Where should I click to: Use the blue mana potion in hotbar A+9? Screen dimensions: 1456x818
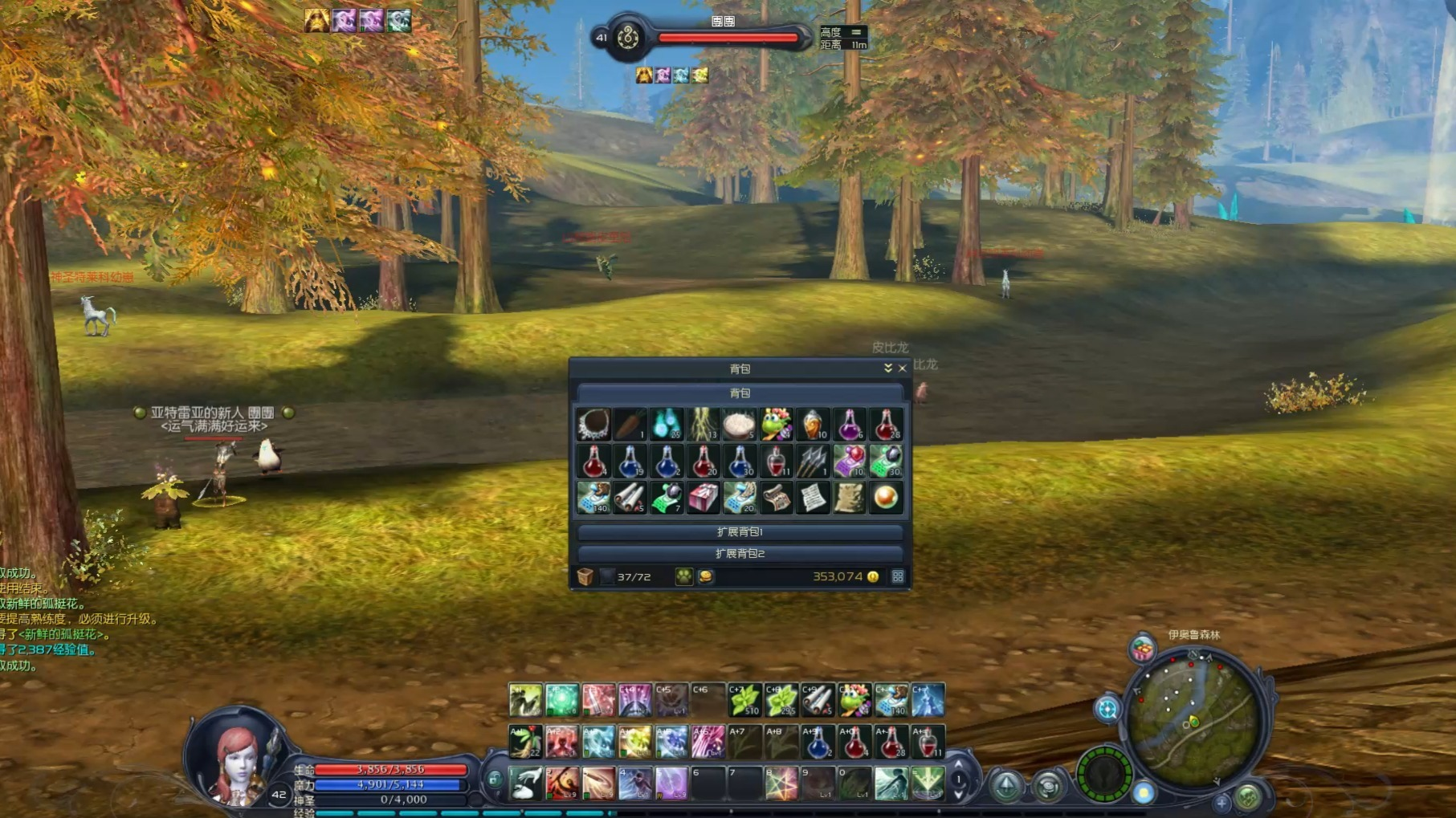(818, 743)
